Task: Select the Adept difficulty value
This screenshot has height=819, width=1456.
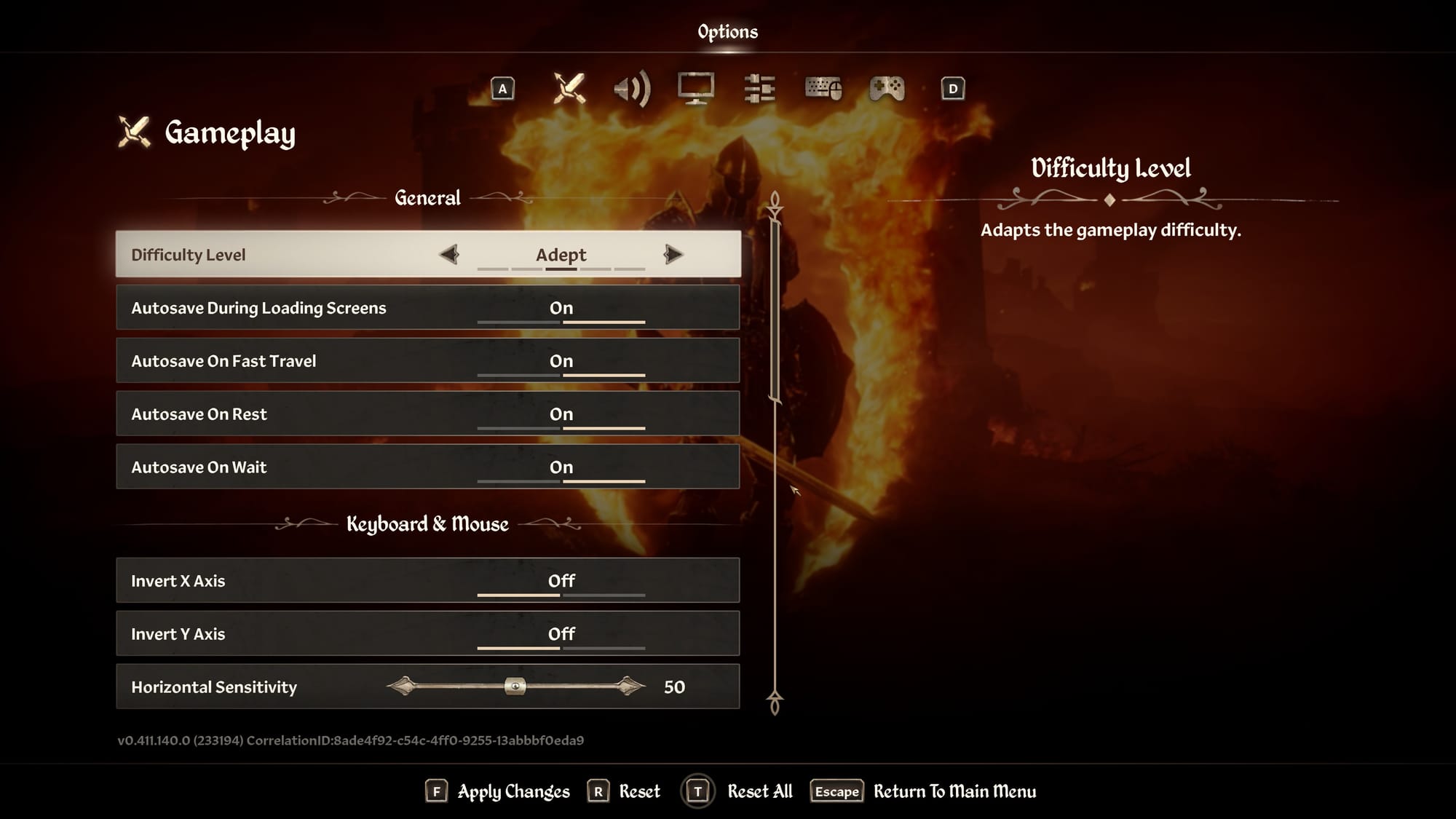Action: tap(561, 255)
